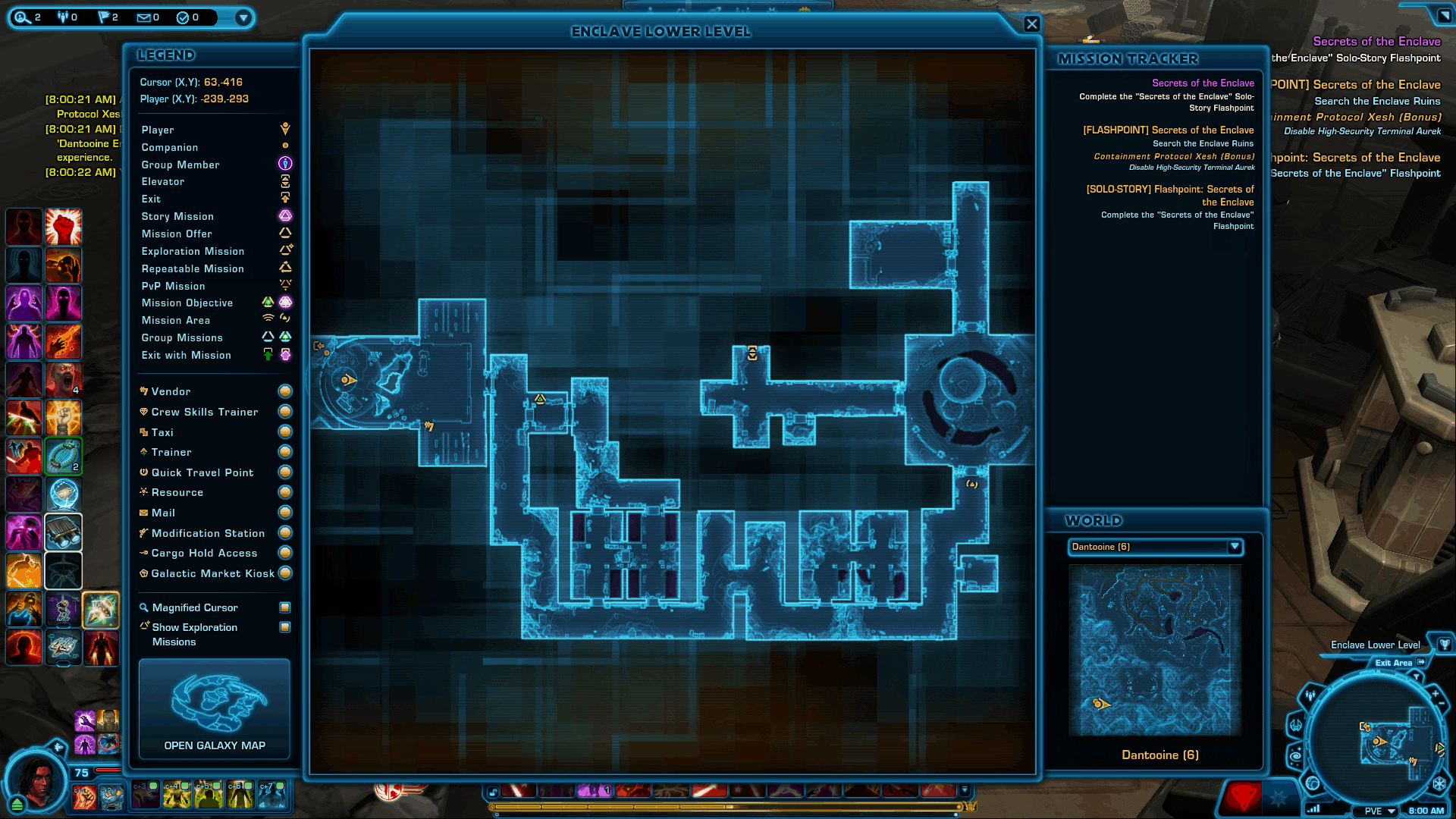This screenshot has width=1456, height=819.
Task: Click the map filter funnel icon on the minimap
Action: 1417,676
